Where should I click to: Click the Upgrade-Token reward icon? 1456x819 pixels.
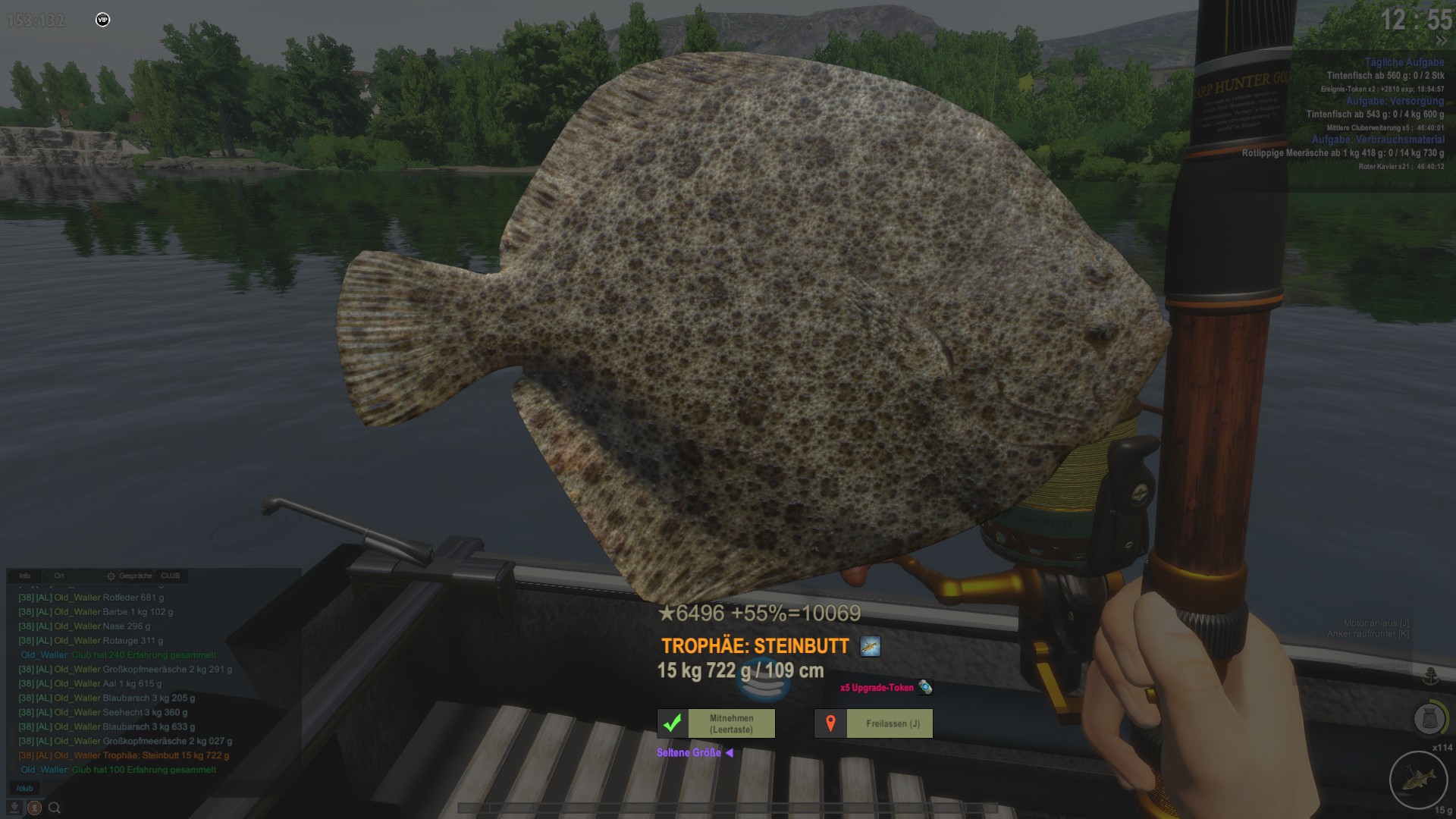coord(925,687)
